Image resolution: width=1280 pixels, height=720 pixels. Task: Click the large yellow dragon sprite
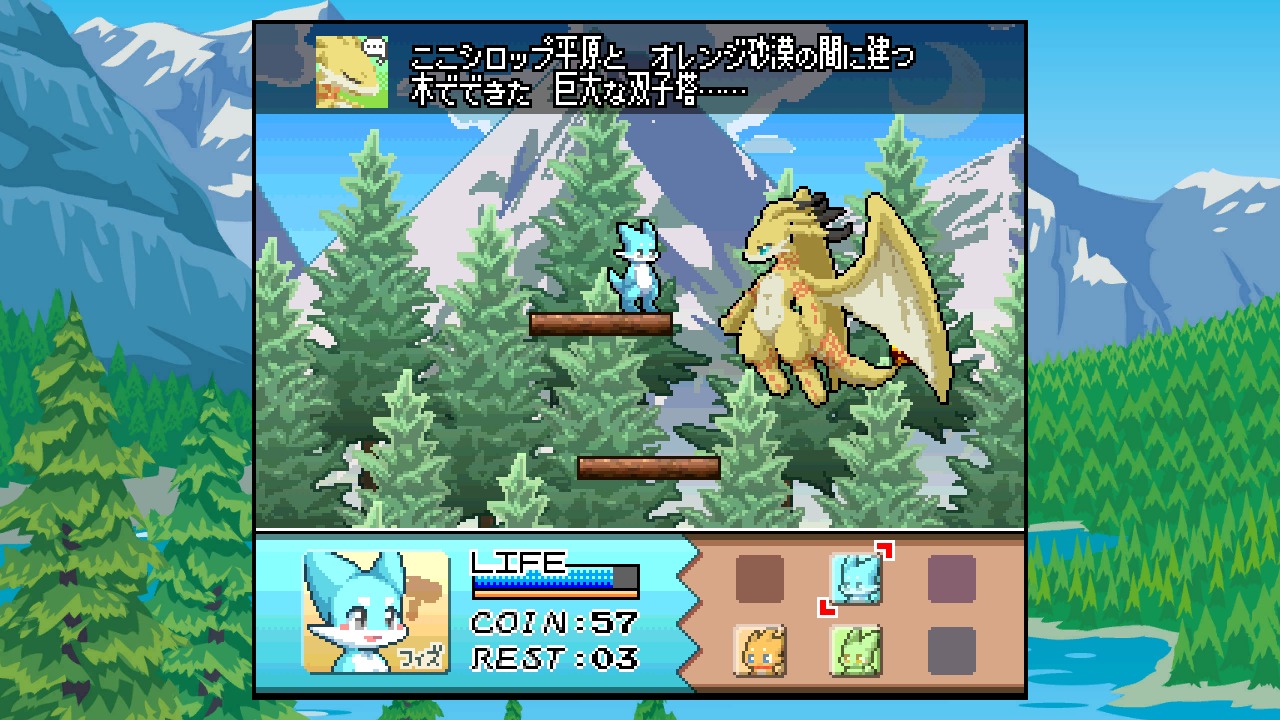(x=810, y=300)
